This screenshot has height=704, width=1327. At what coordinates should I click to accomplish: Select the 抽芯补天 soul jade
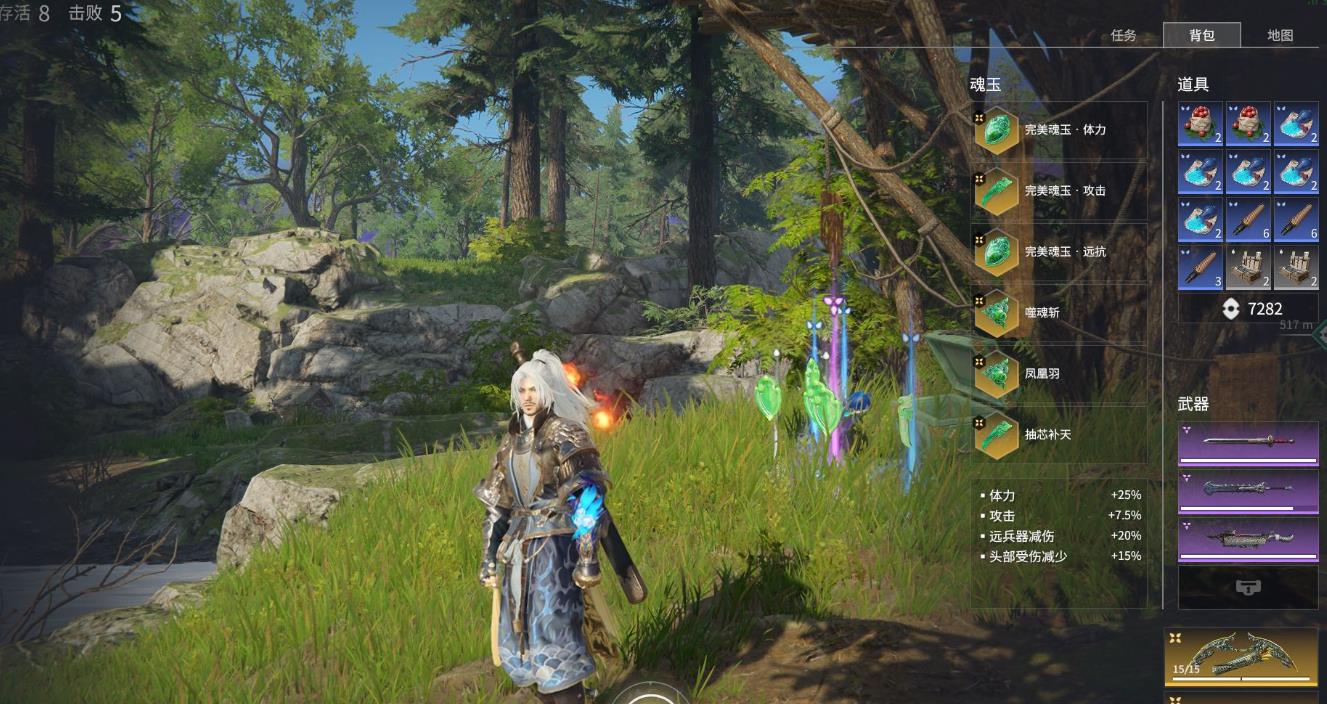[1059, 435]
